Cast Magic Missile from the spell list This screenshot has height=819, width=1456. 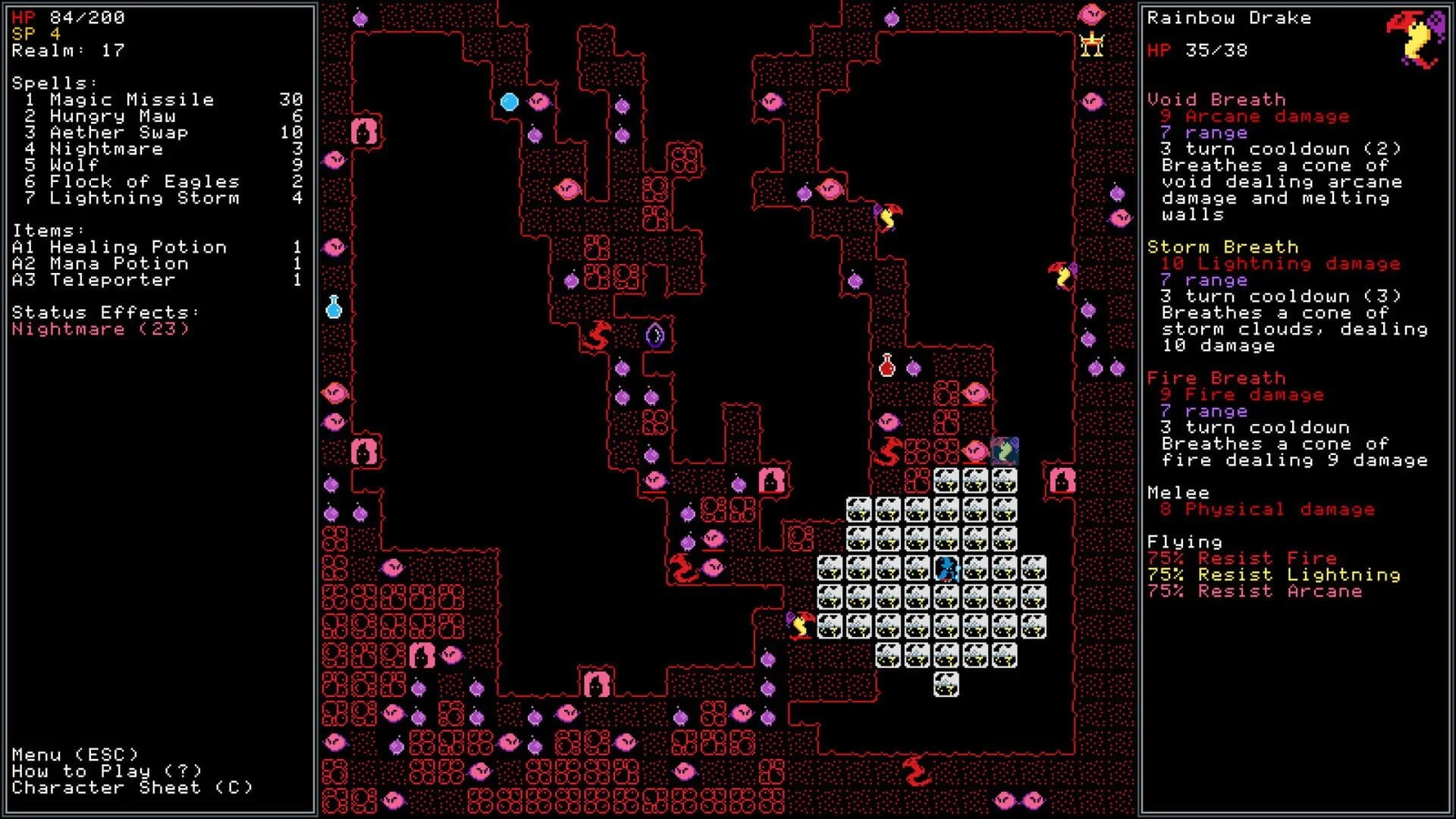pyautogui.click(x=129, y=99)
